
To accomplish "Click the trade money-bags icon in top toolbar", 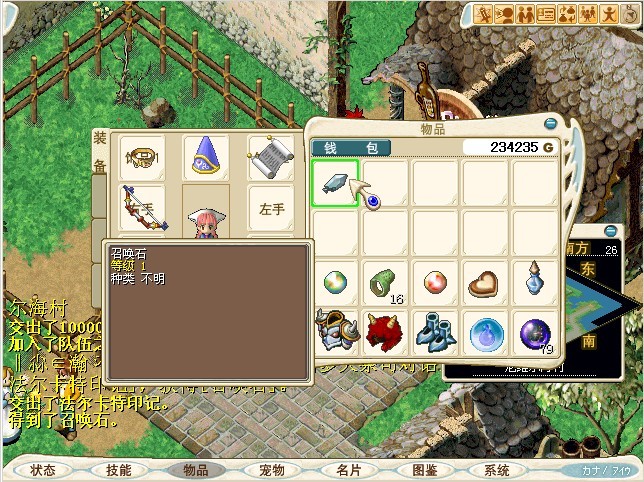I will [x=566, y=14].
